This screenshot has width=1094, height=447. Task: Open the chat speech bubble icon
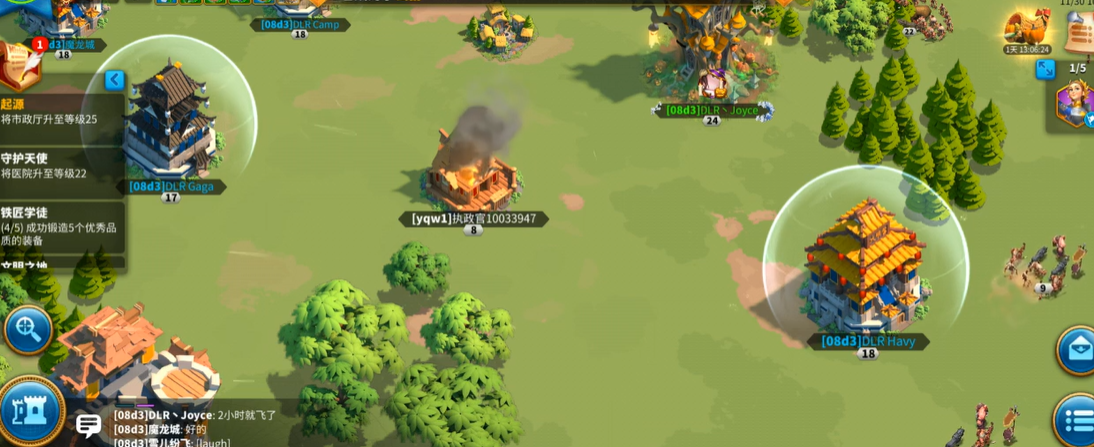[89, 425]
